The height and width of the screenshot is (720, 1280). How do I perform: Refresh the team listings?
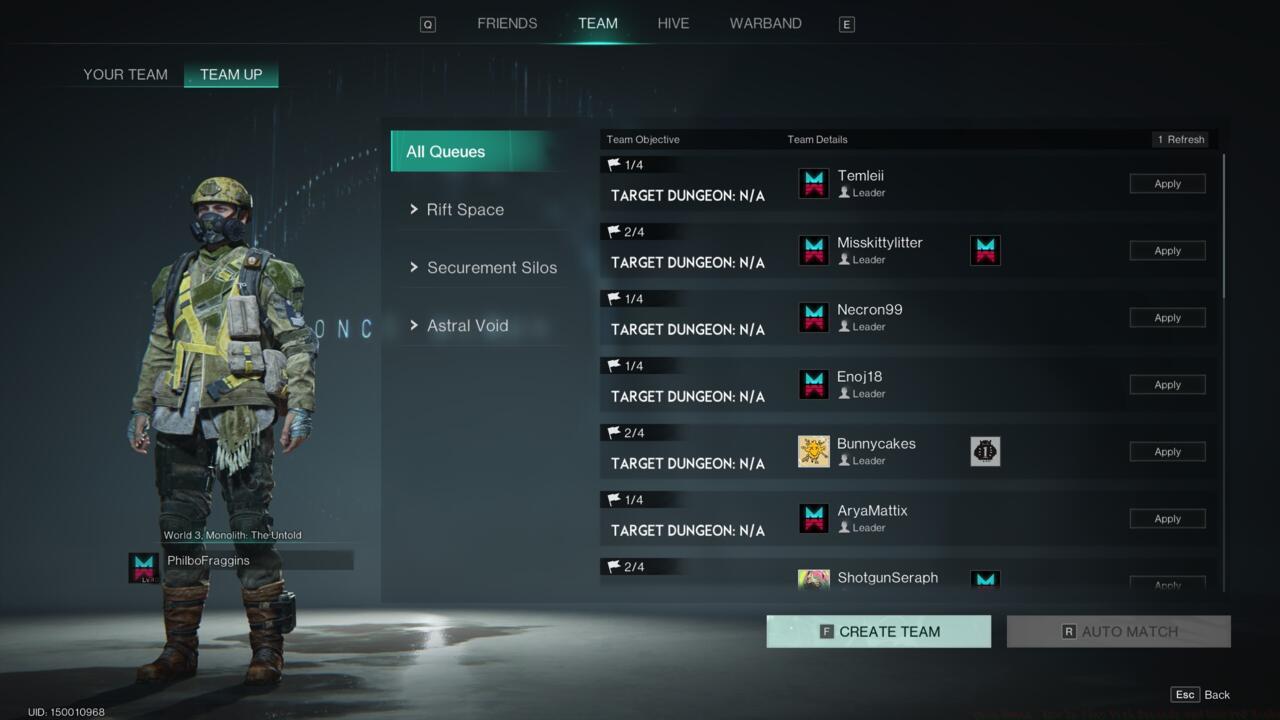pos(1180,139)
